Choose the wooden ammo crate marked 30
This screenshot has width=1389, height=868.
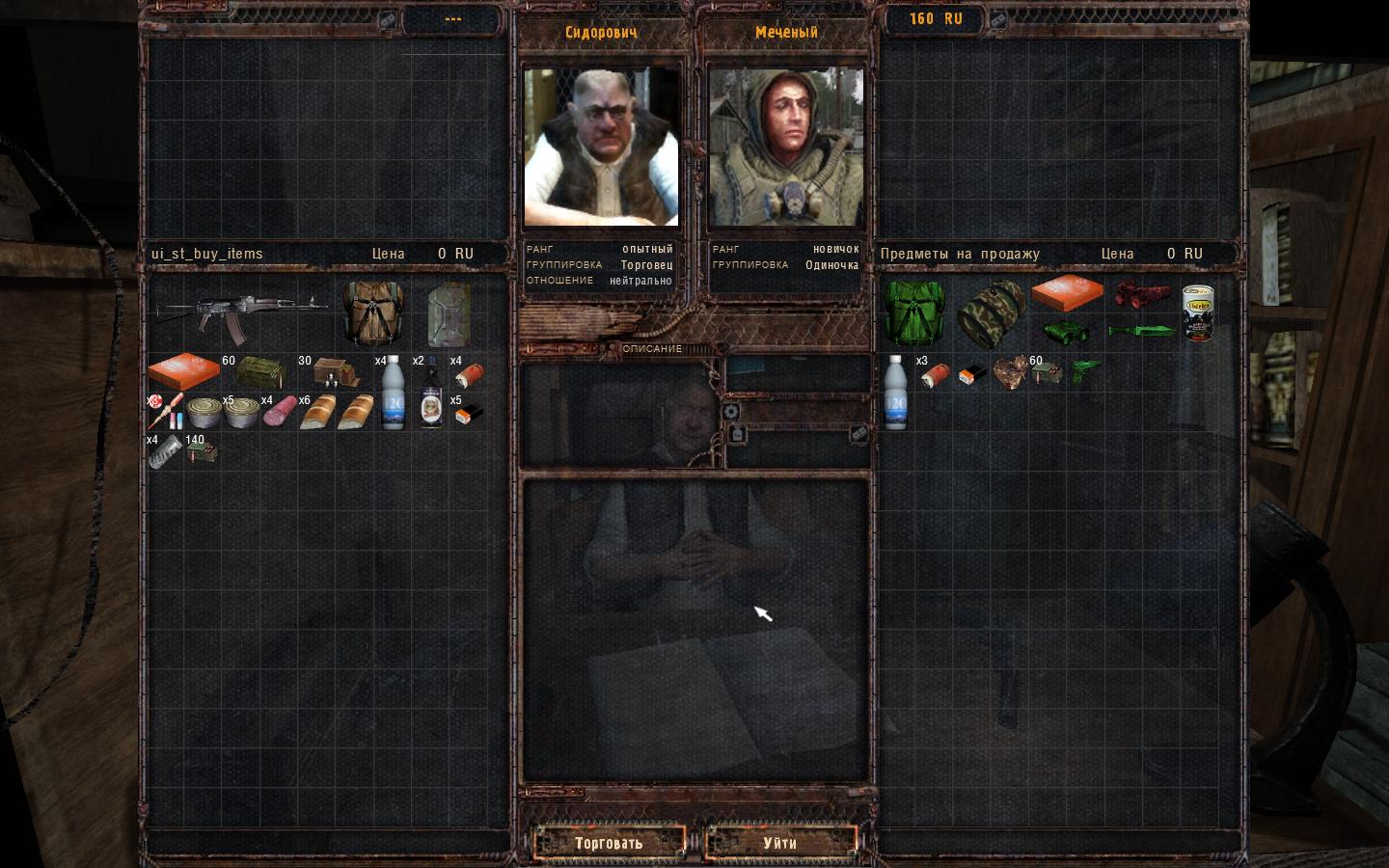point(335,372)
